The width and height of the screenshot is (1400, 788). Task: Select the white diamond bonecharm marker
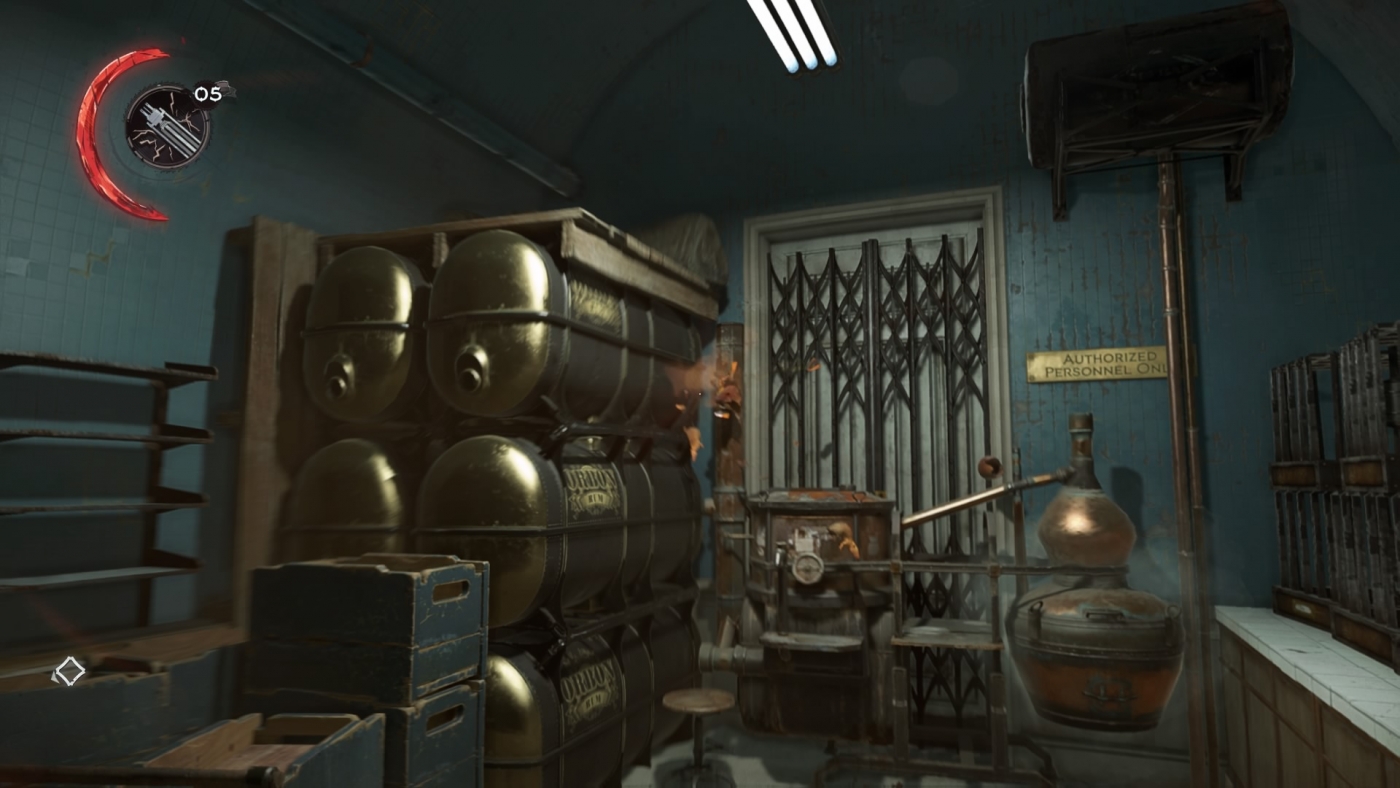pos(68,671)
